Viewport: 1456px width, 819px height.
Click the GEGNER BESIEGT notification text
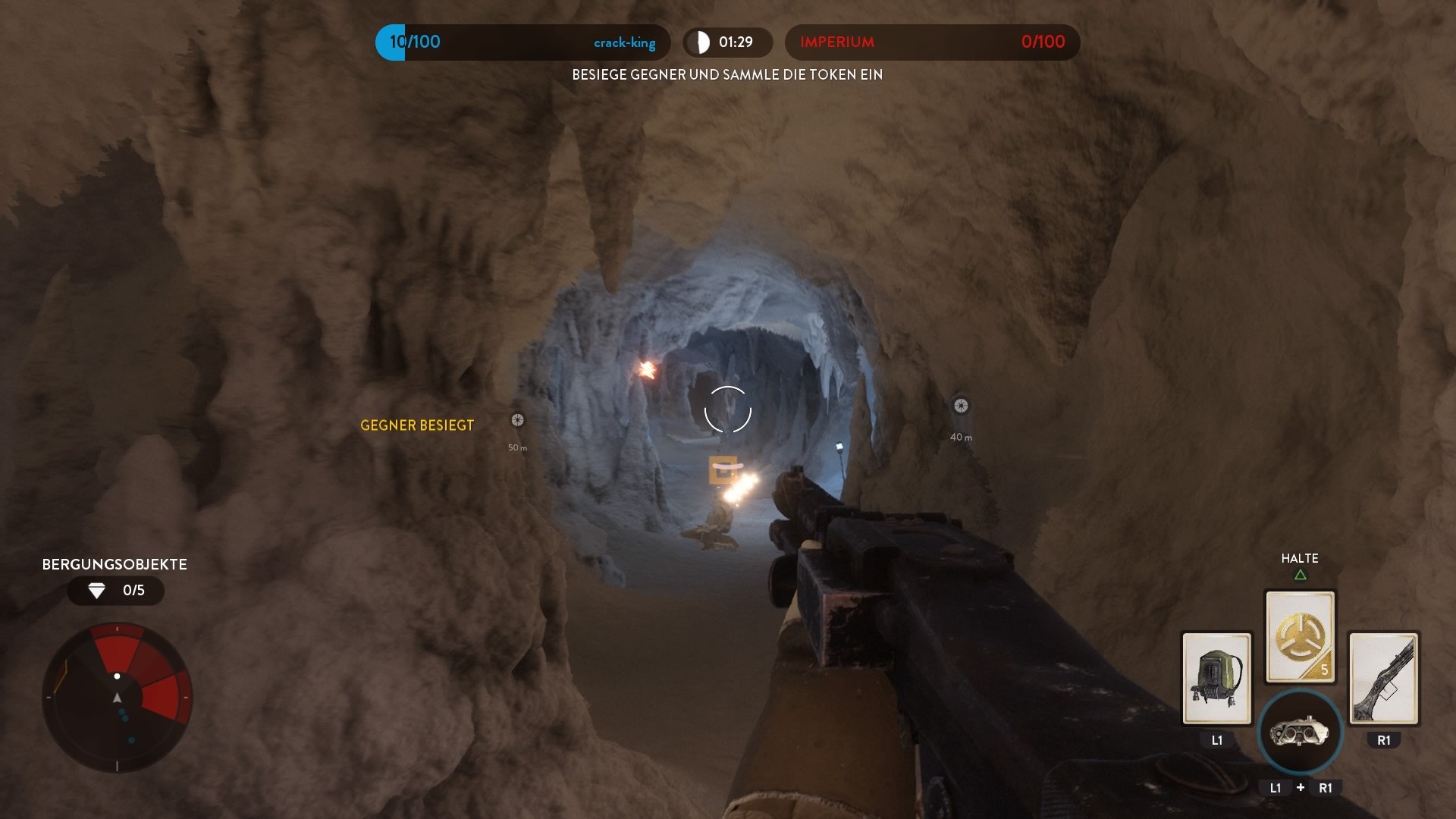coord(416,426)
